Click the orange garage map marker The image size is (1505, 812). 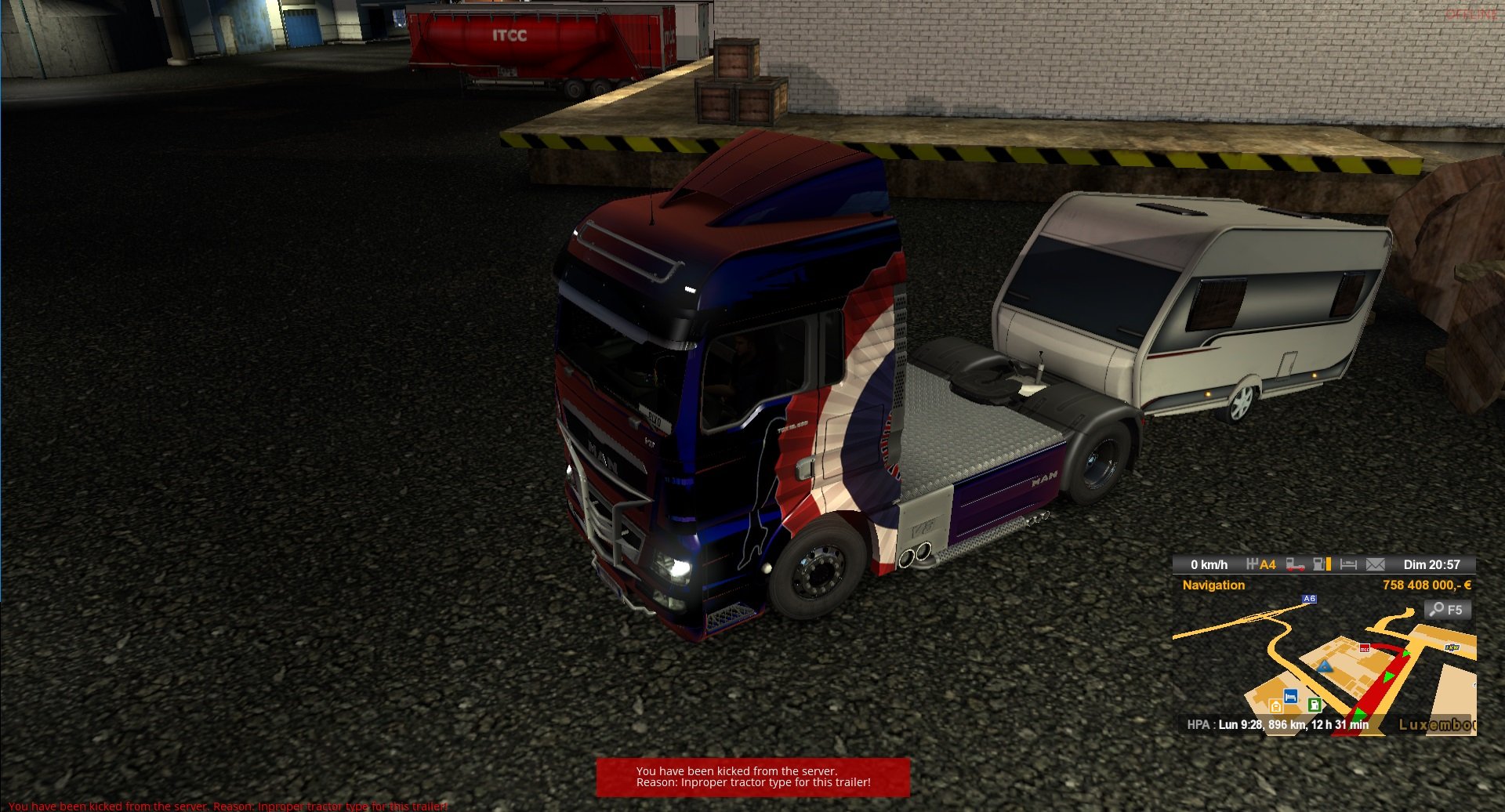[x=1275, y=706]
